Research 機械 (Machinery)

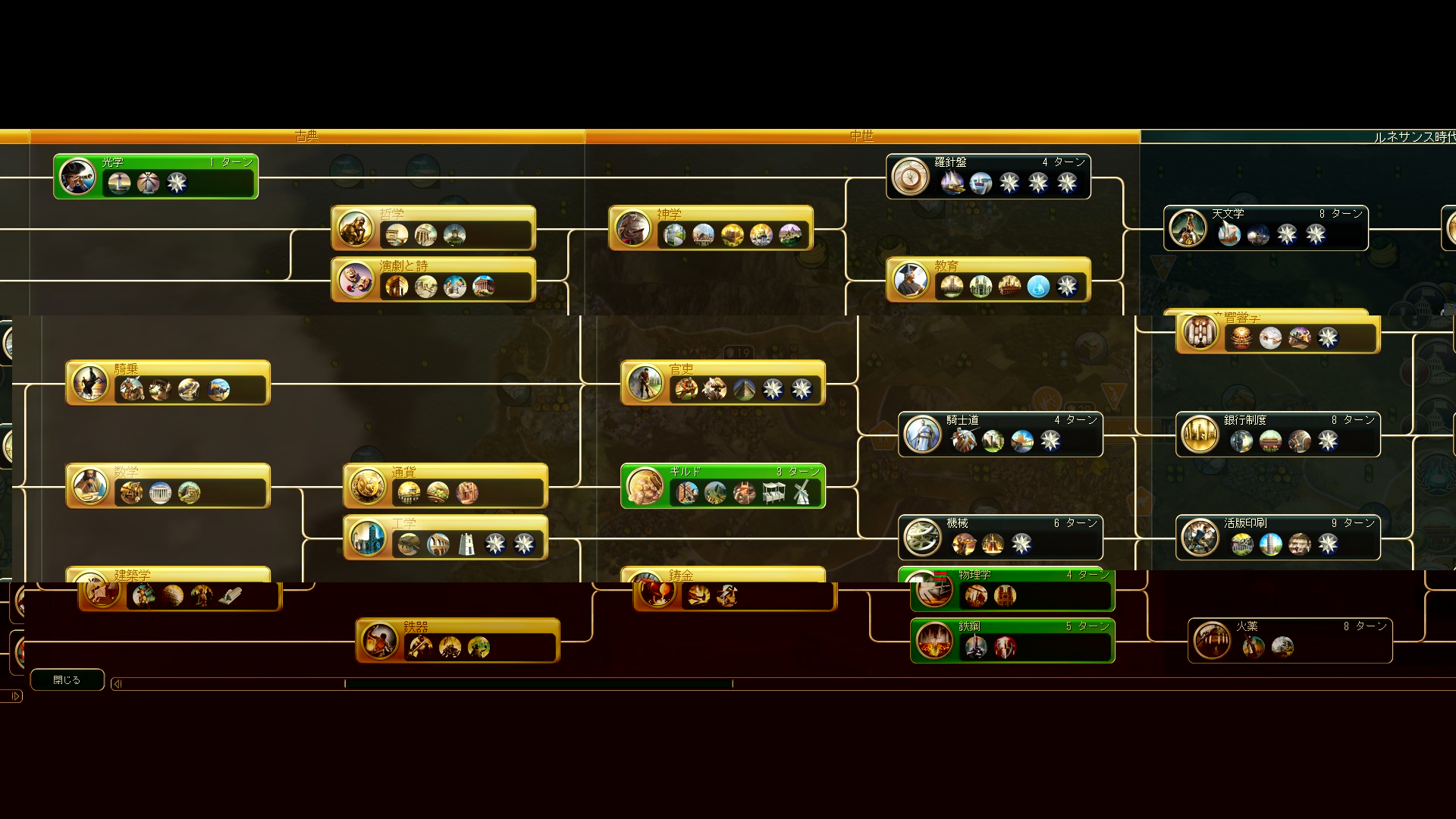1000,538
